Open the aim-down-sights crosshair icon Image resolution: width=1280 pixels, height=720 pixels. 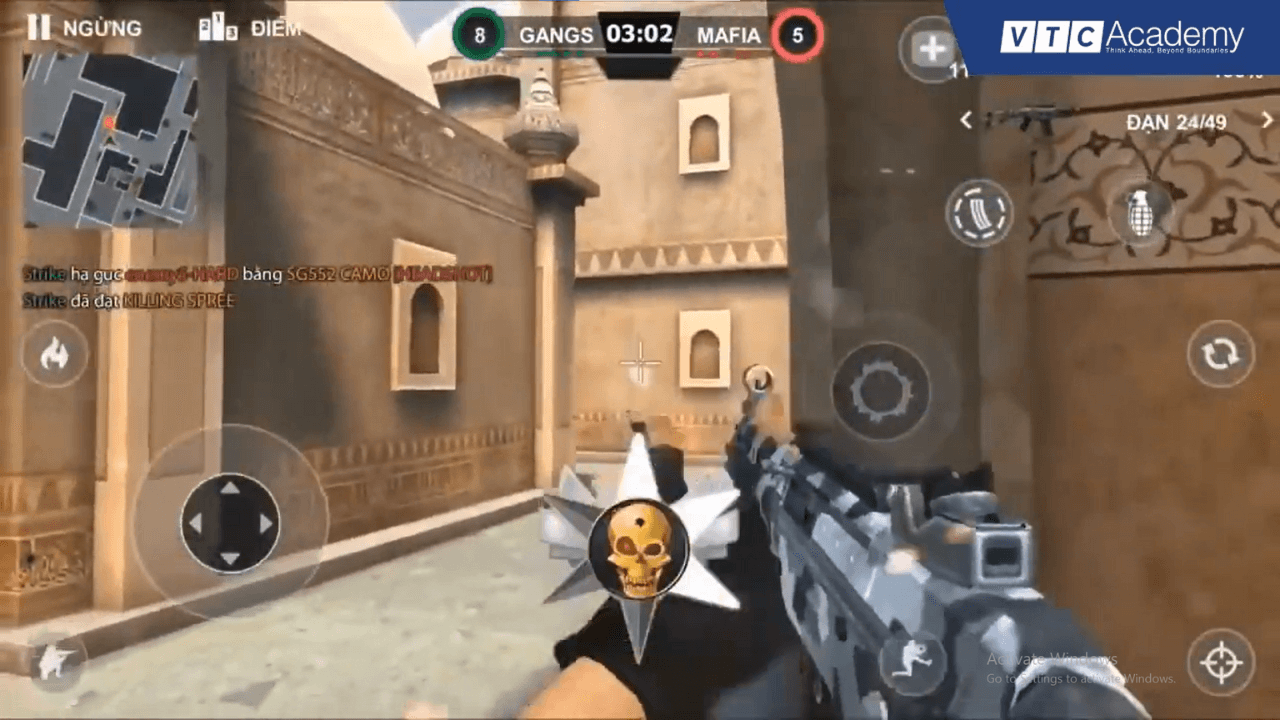(x=1221, y=661)
